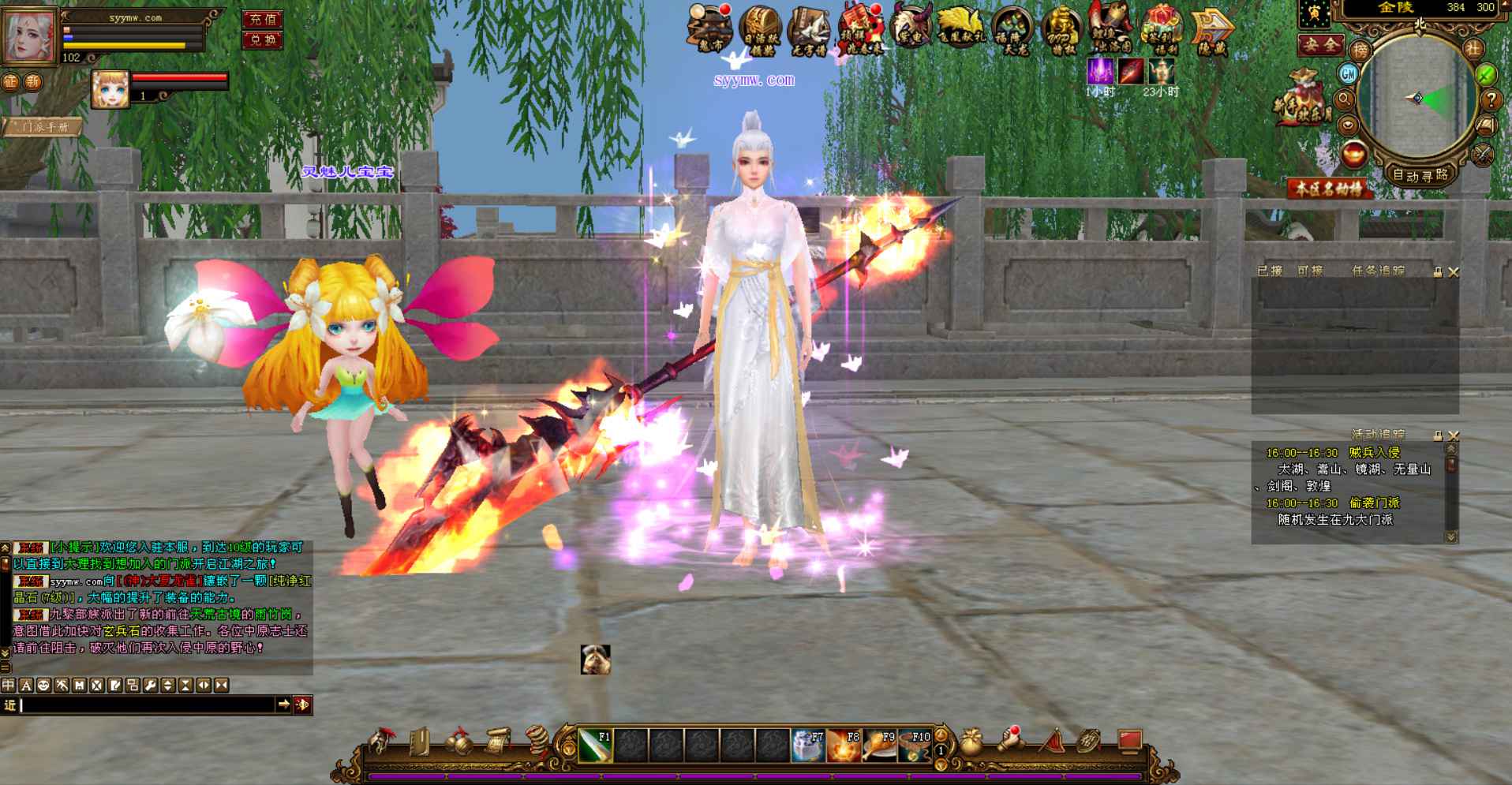Image resolution: width=1512 pixels, height=785 pixels.
Task: Open the question mark help button
Action: click(x=1490, y=99)
